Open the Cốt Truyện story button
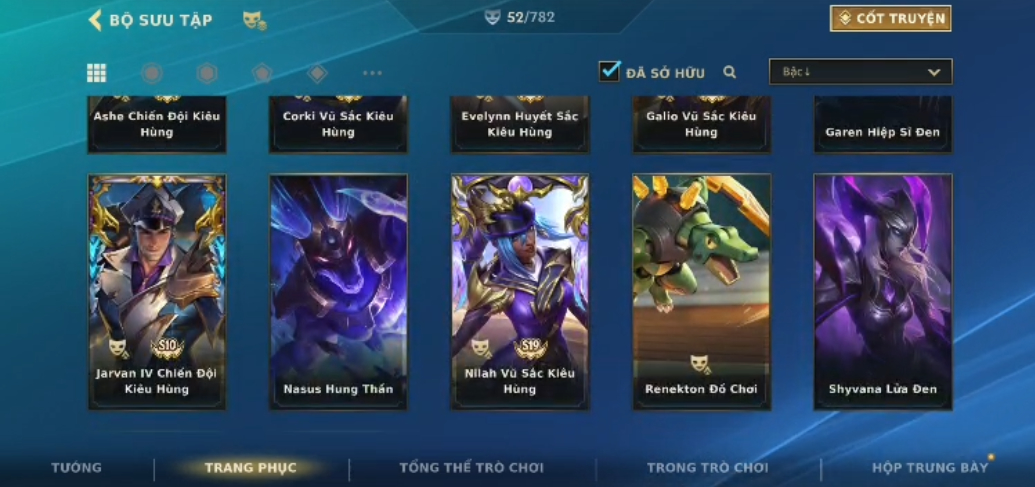 point(890,18)
